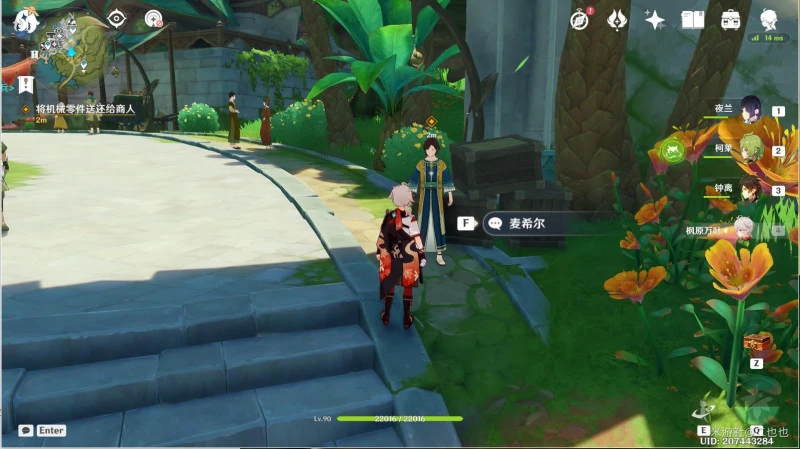Open the adventurer handbook book icon
The height and width of the screenshot is (449, 800).
click(692, 18)
